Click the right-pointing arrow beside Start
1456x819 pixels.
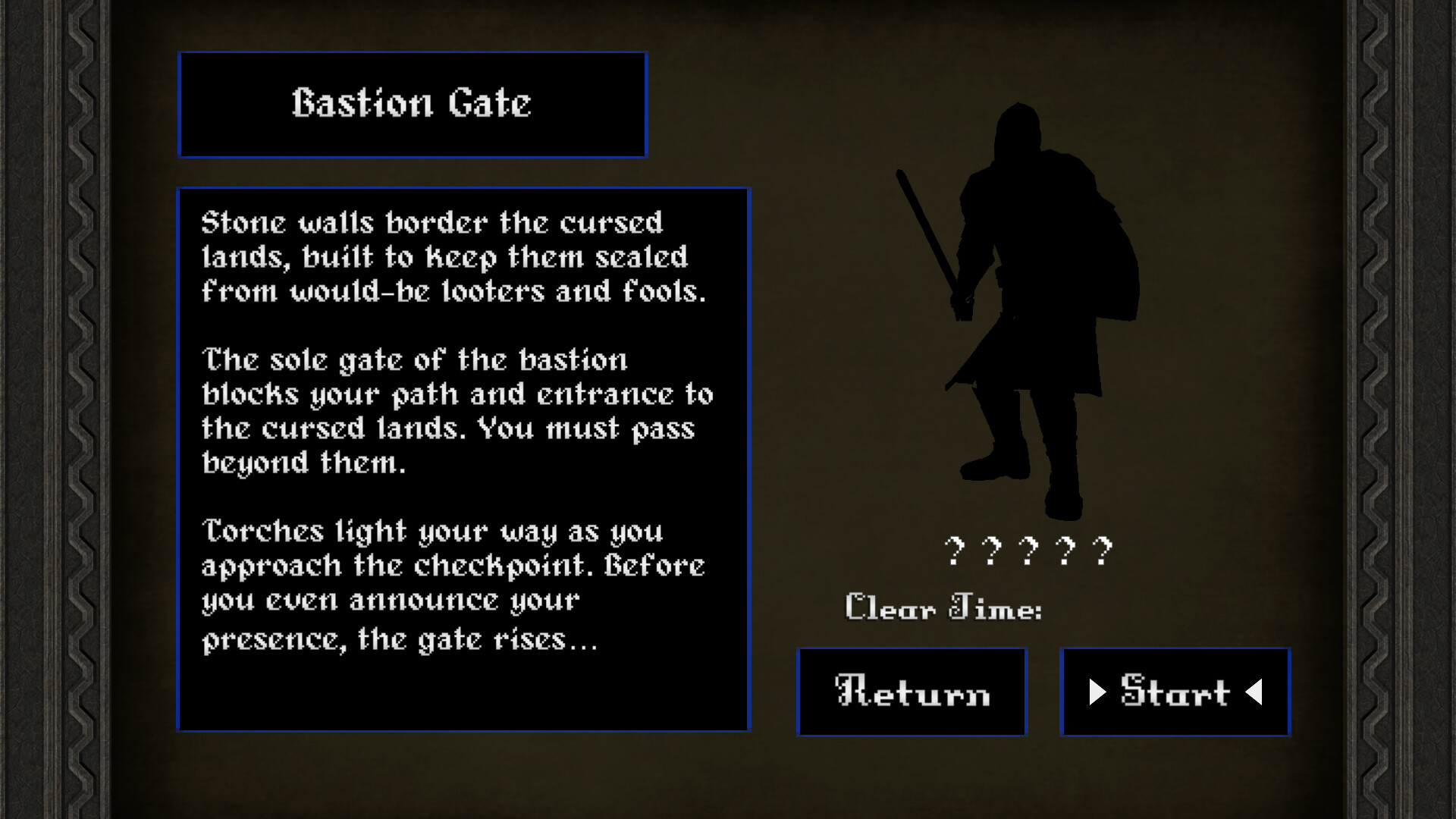click(1098, 691)
